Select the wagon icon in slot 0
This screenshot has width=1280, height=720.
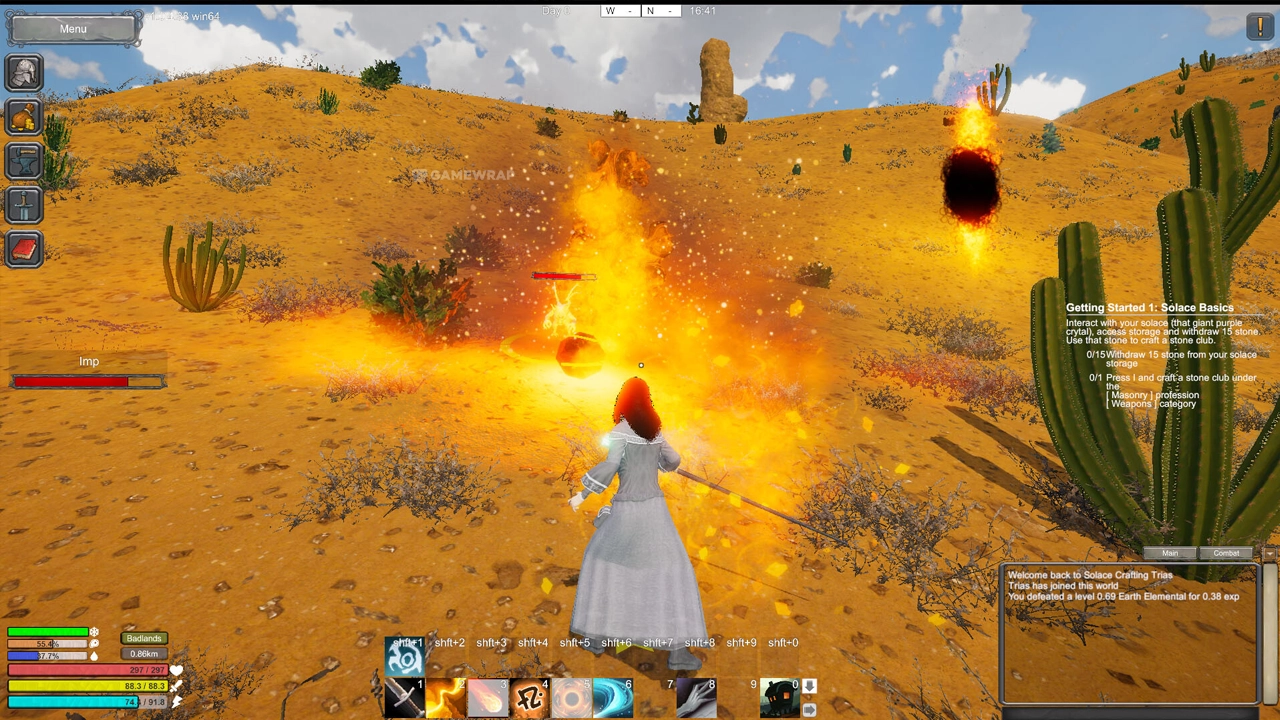[779, 698]
